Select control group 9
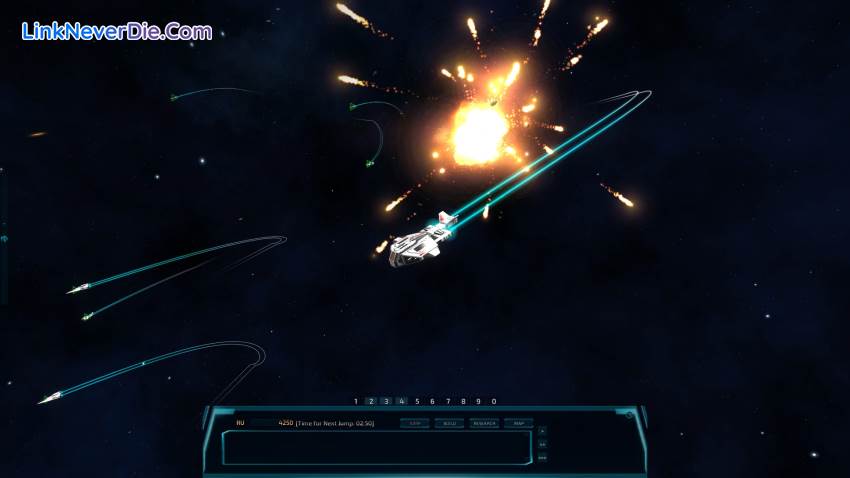850x478 pixels. [478, 401]
